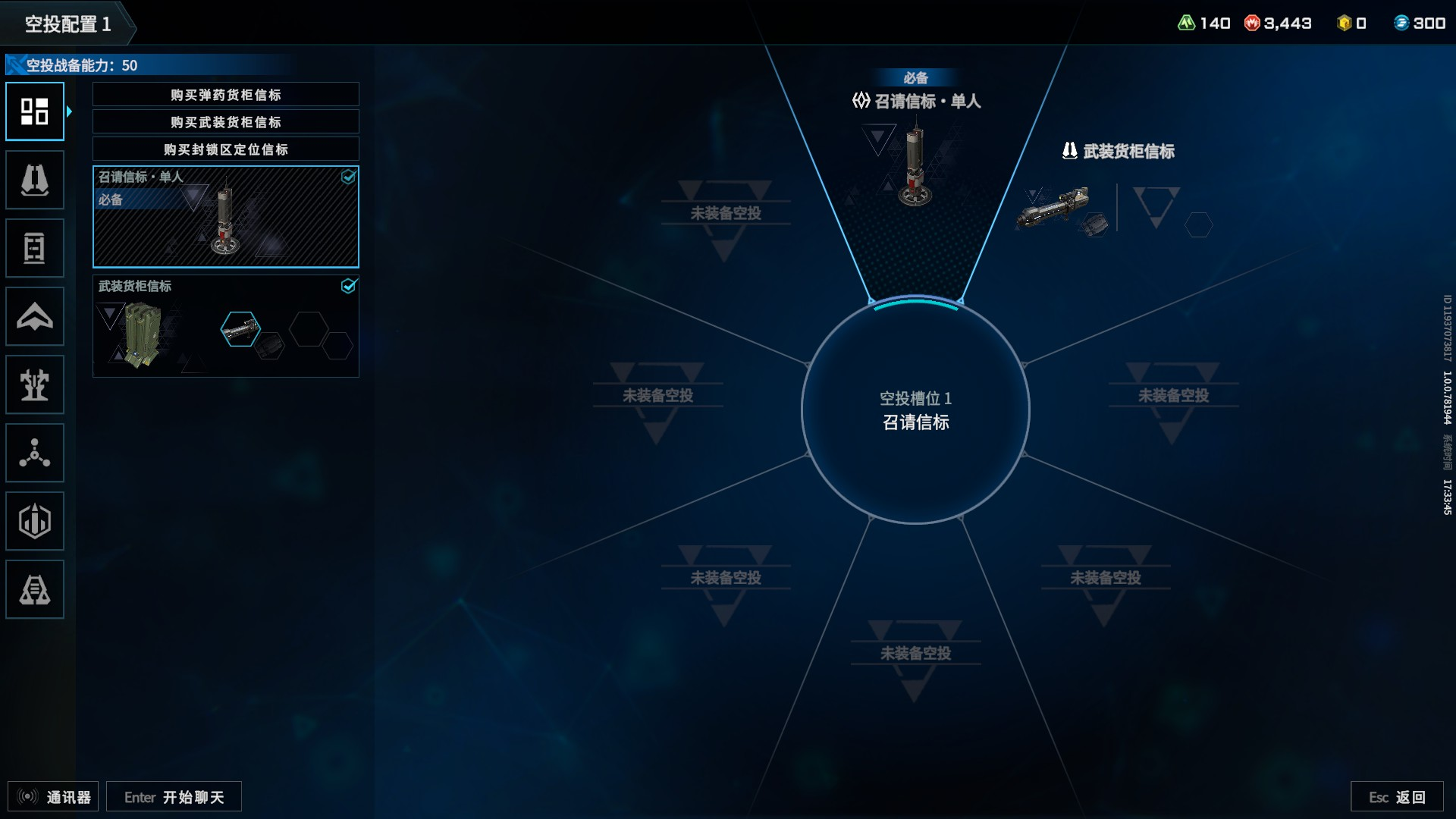The image size is (1456, 819).
Task: Choose 购买封锁区定位信标
Action: click(225, 149)
